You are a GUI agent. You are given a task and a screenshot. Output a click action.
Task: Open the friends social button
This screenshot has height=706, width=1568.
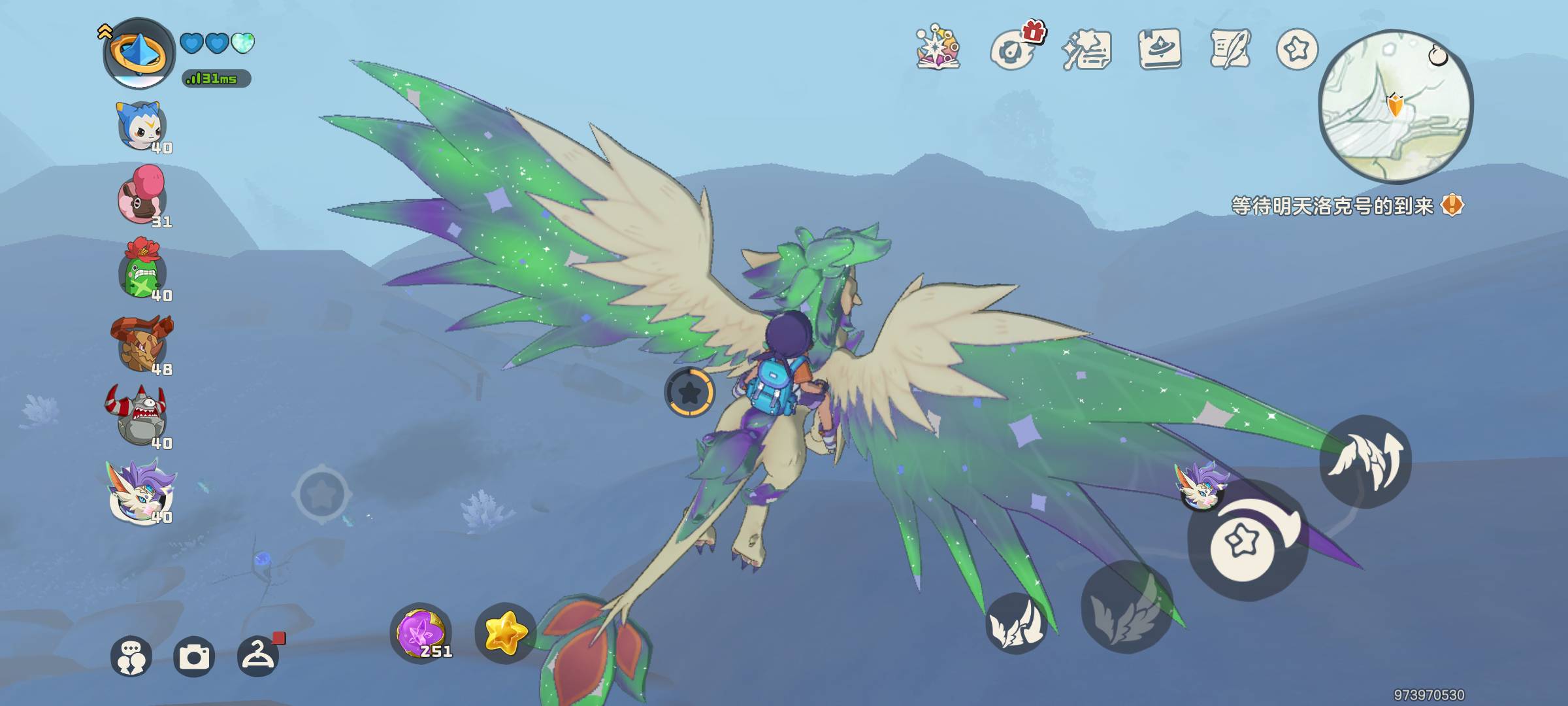(131, 656)
